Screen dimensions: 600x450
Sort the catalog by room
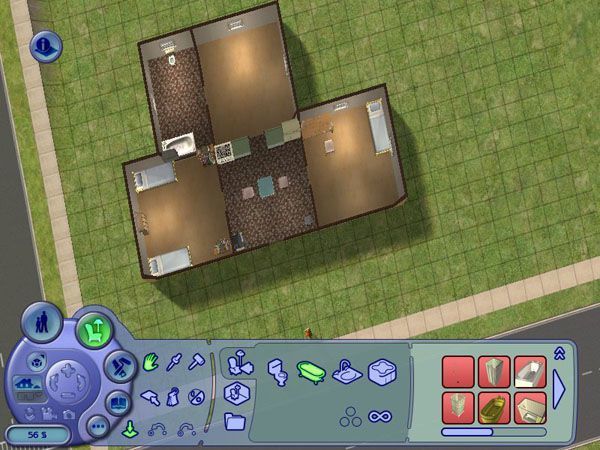236,392
